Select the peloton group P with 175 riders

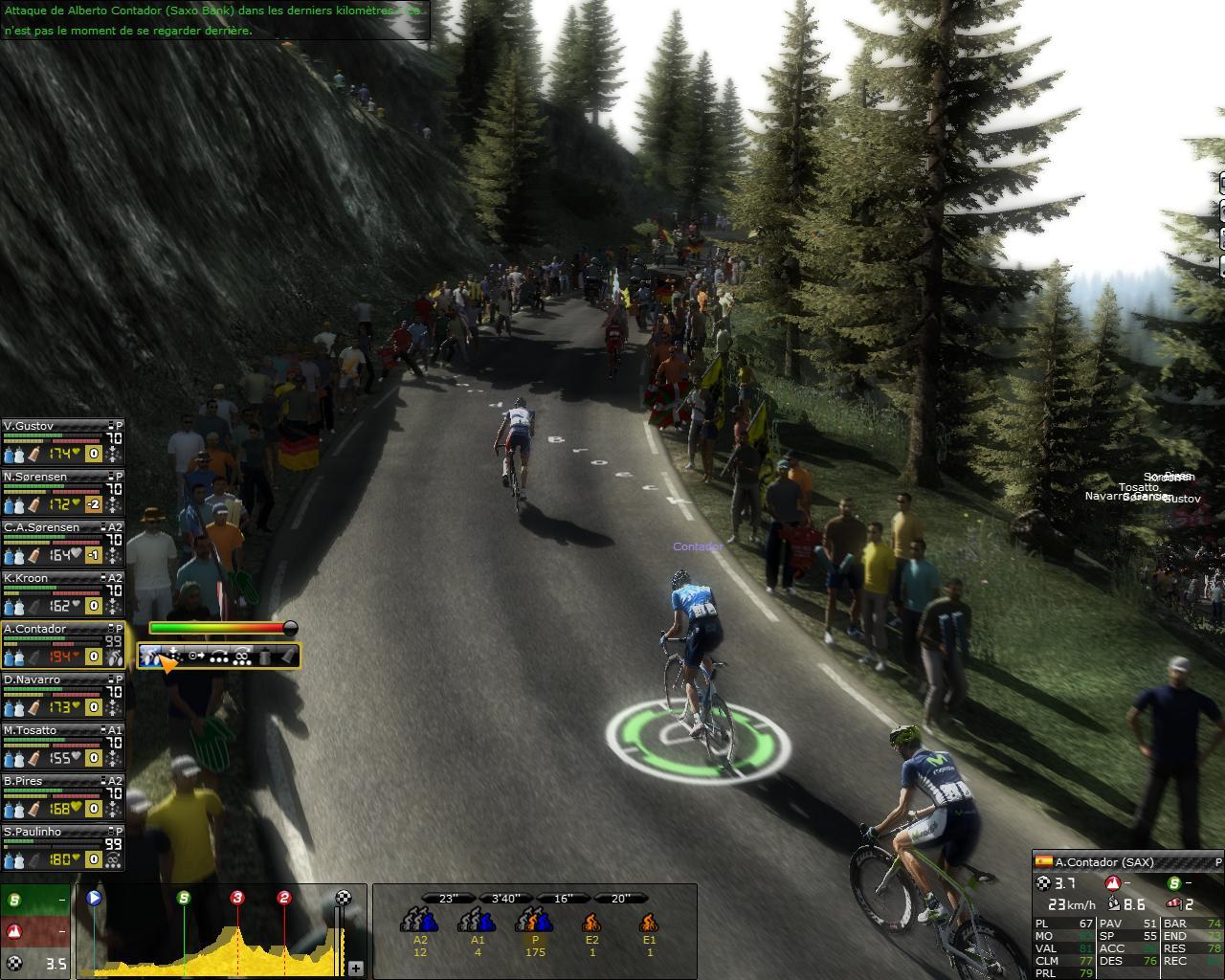(x=534, y=925)
